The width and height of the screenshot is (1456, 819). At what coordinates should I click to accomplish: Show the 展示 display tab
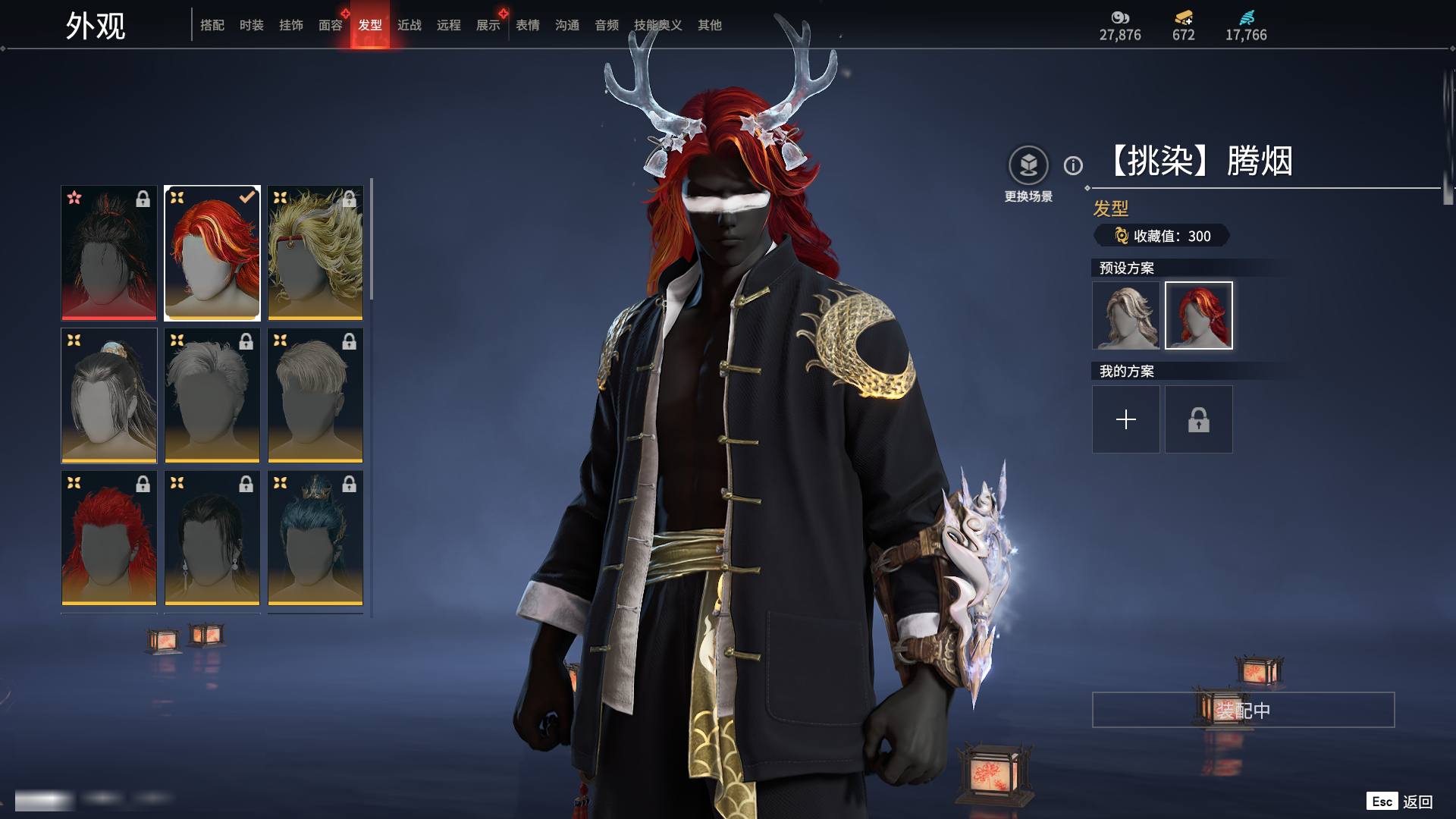coord(488,25)
